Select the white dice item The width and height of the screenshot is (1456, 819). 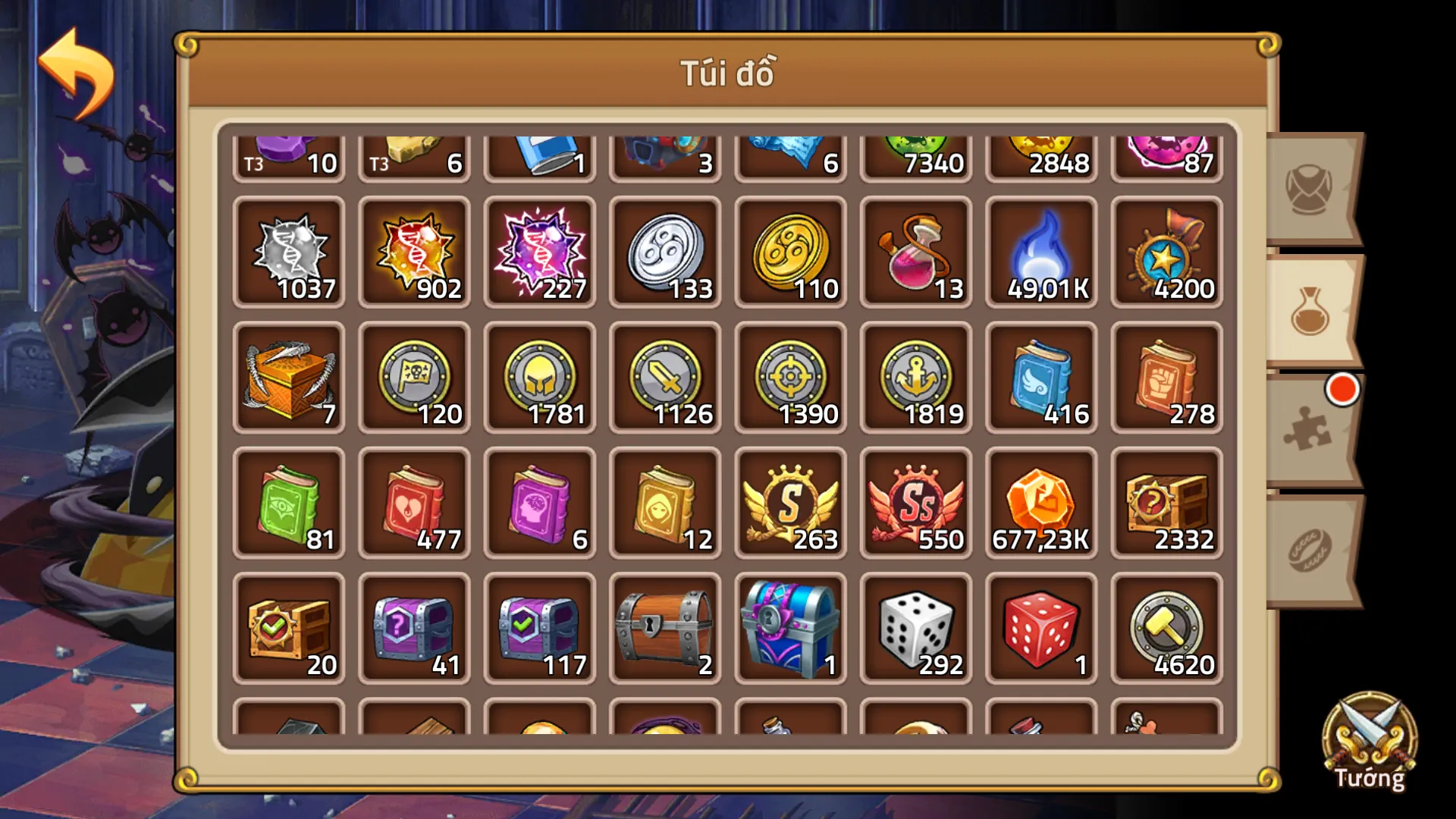916,626
